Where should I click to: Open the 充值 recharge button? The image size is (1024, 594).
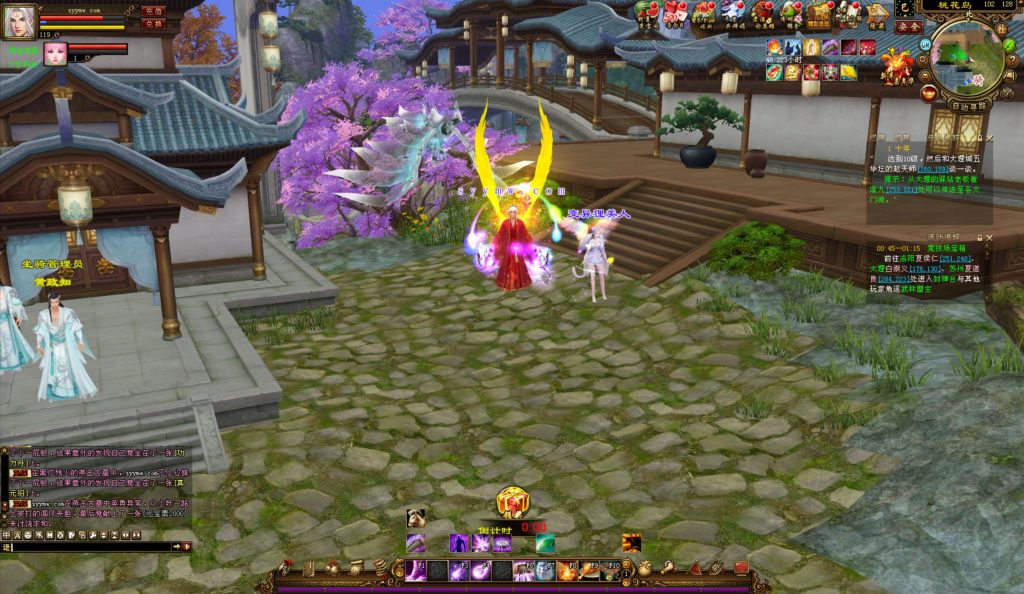[152, 10]
